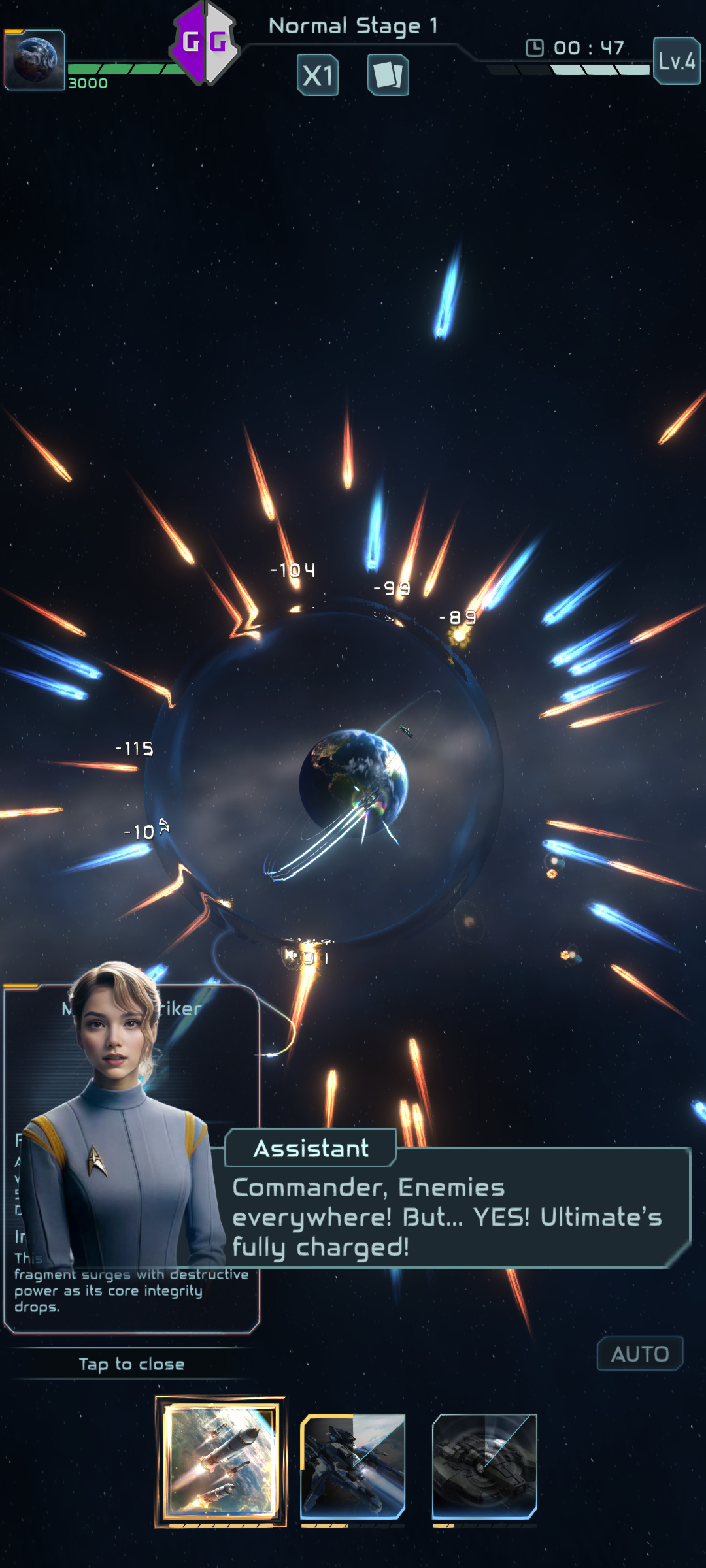Open the cards deck icon
The height and width of the screenshot is (1568, 706).
pyautogui.click(x=388, y=75)
